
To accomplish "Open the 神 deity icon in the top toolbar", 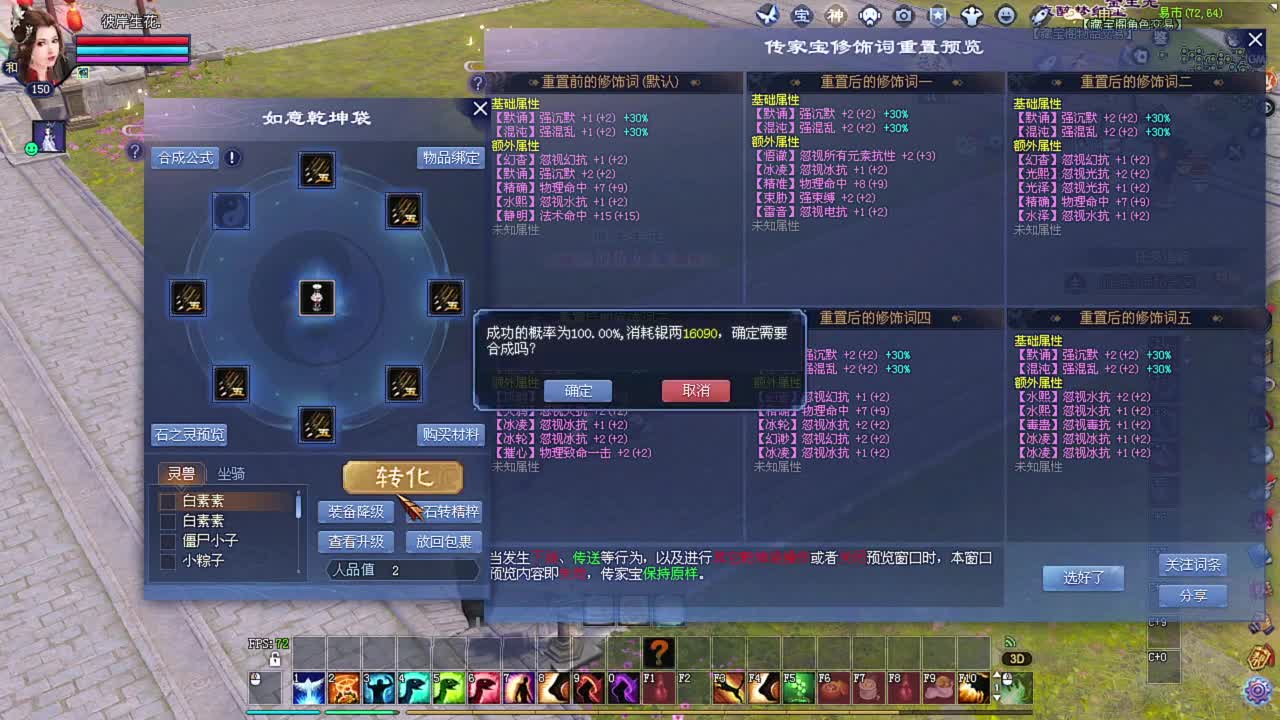I will 835,14.
